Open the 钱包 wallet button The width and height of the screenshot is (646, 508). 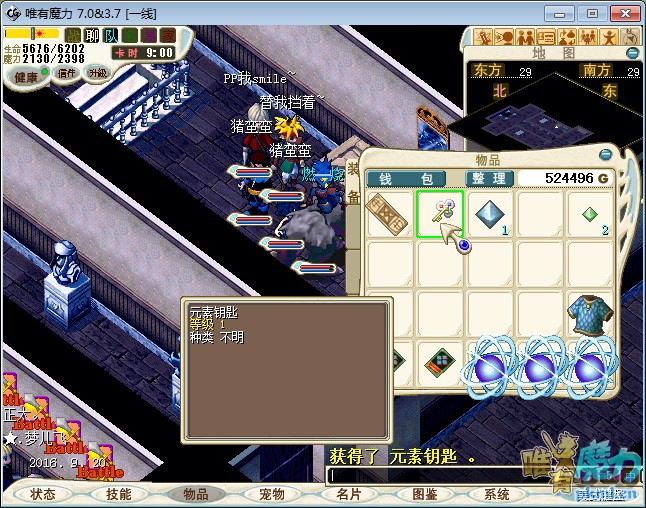click(406, 178)
